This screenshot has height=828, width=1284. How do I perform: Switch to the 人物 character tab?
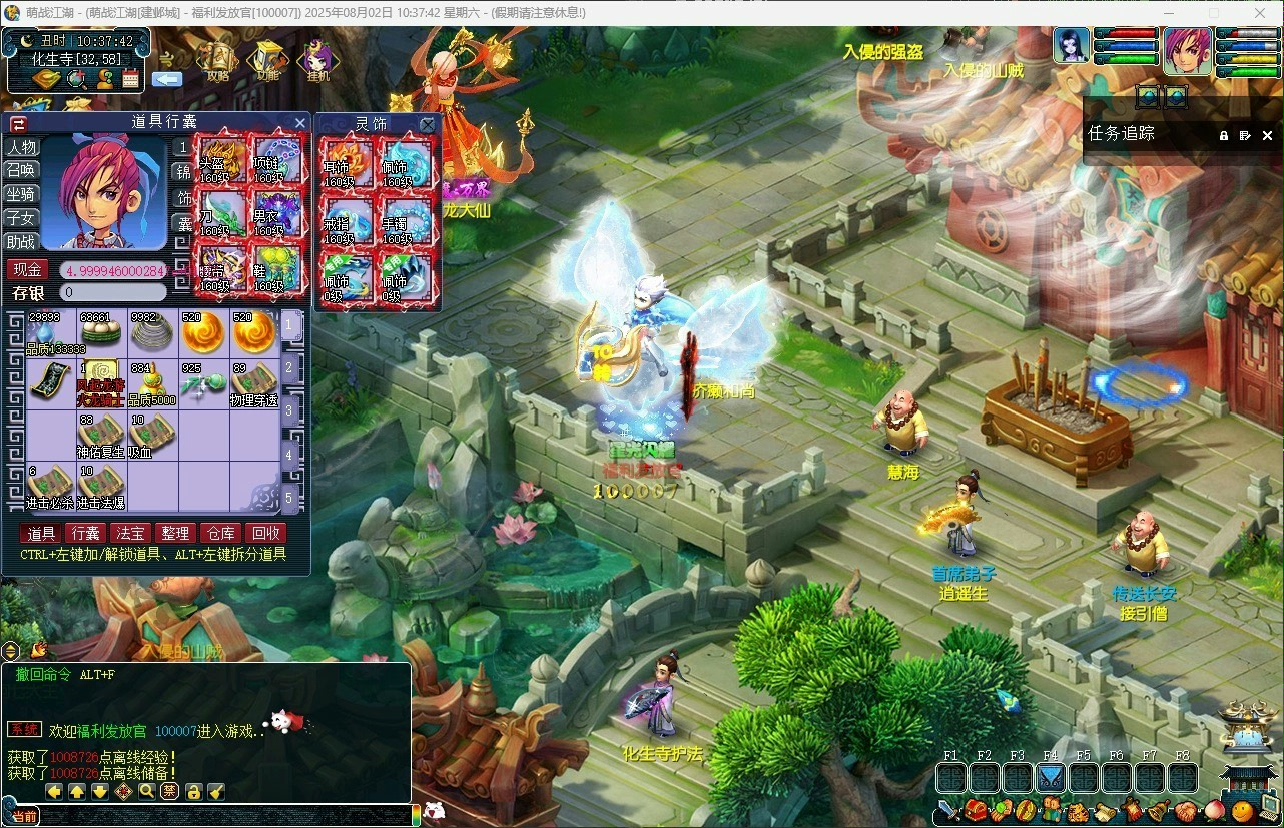pyautogui.click(x=20, y=147)
